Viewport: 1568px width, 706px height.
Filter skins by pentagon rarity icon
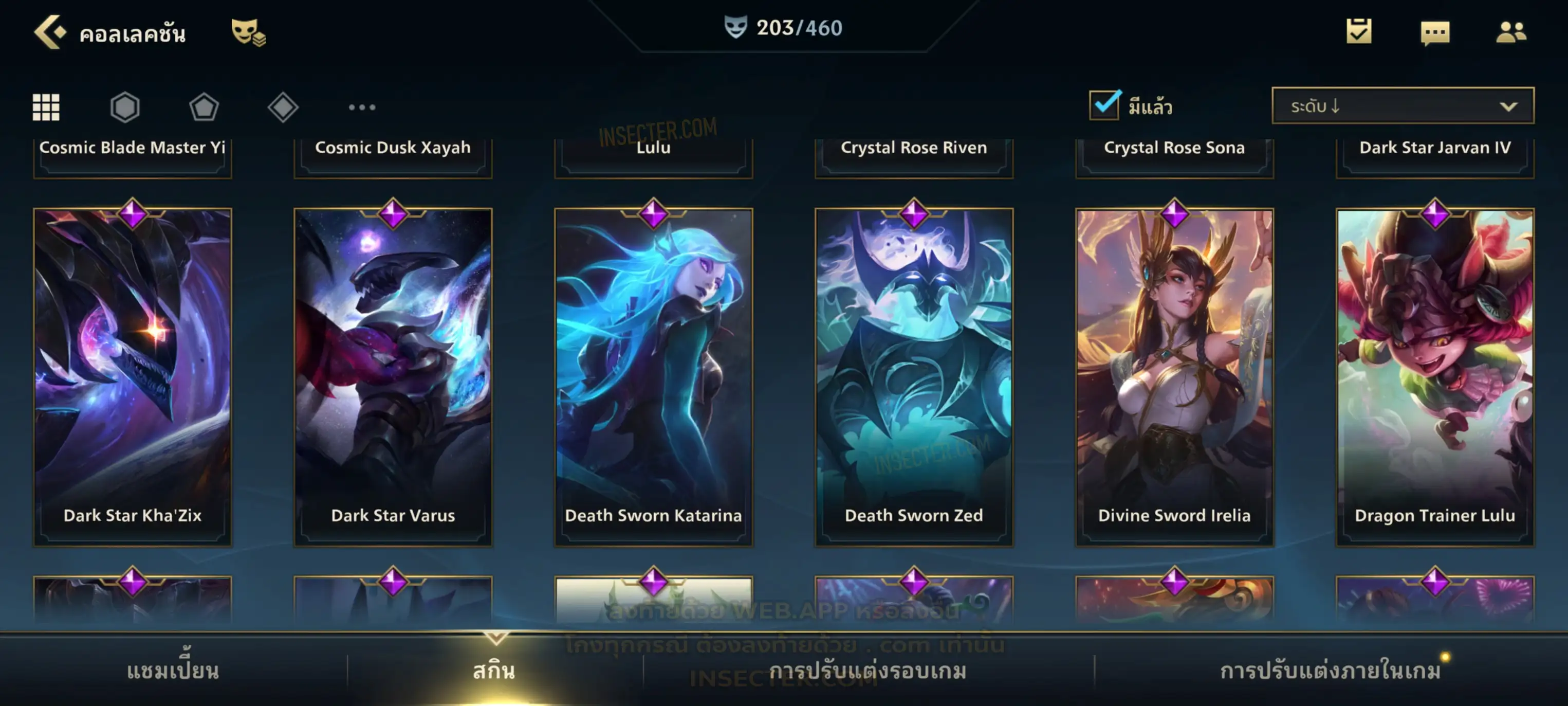coord(204,107)
